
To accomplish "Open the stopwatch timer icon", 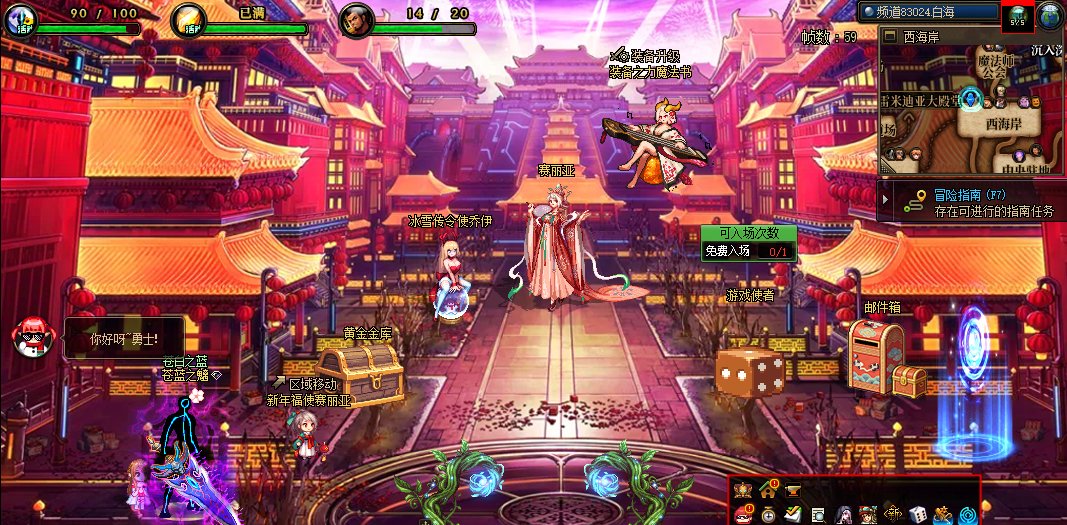I will tap(768, 514).
